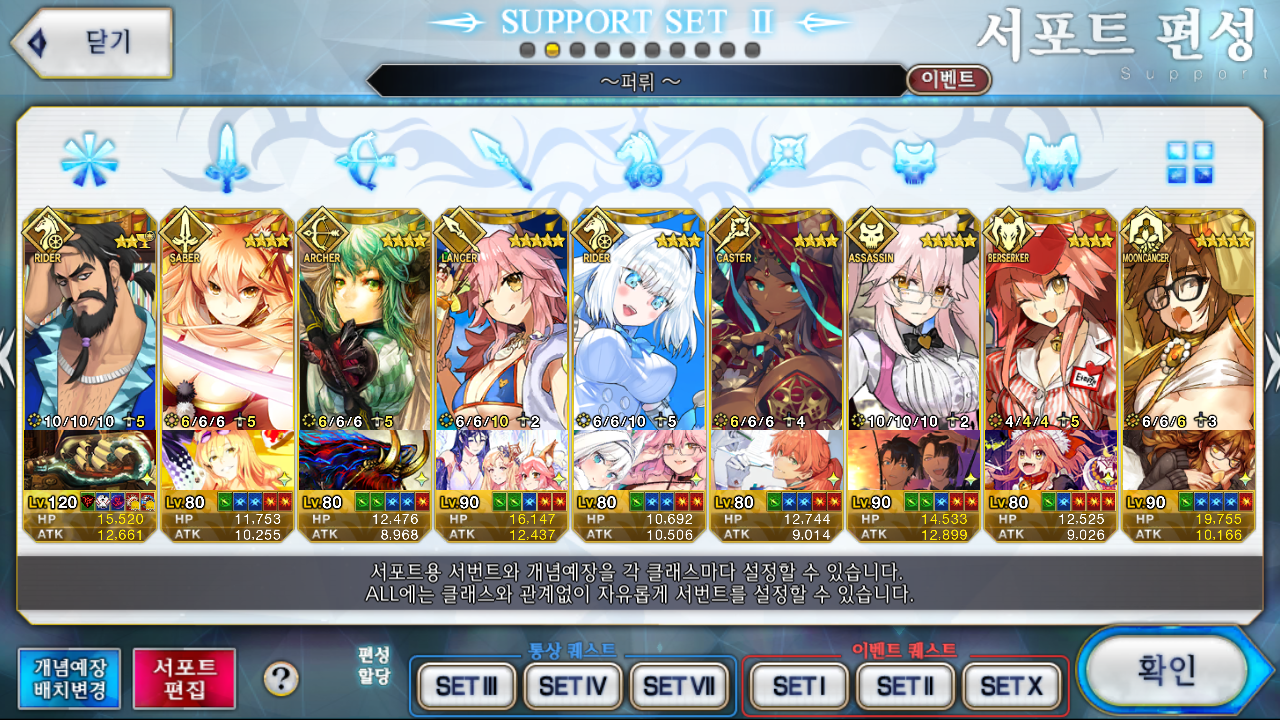1280x720 pixels.
Task: Confirm the support set with 확인
Action: 1164,671
